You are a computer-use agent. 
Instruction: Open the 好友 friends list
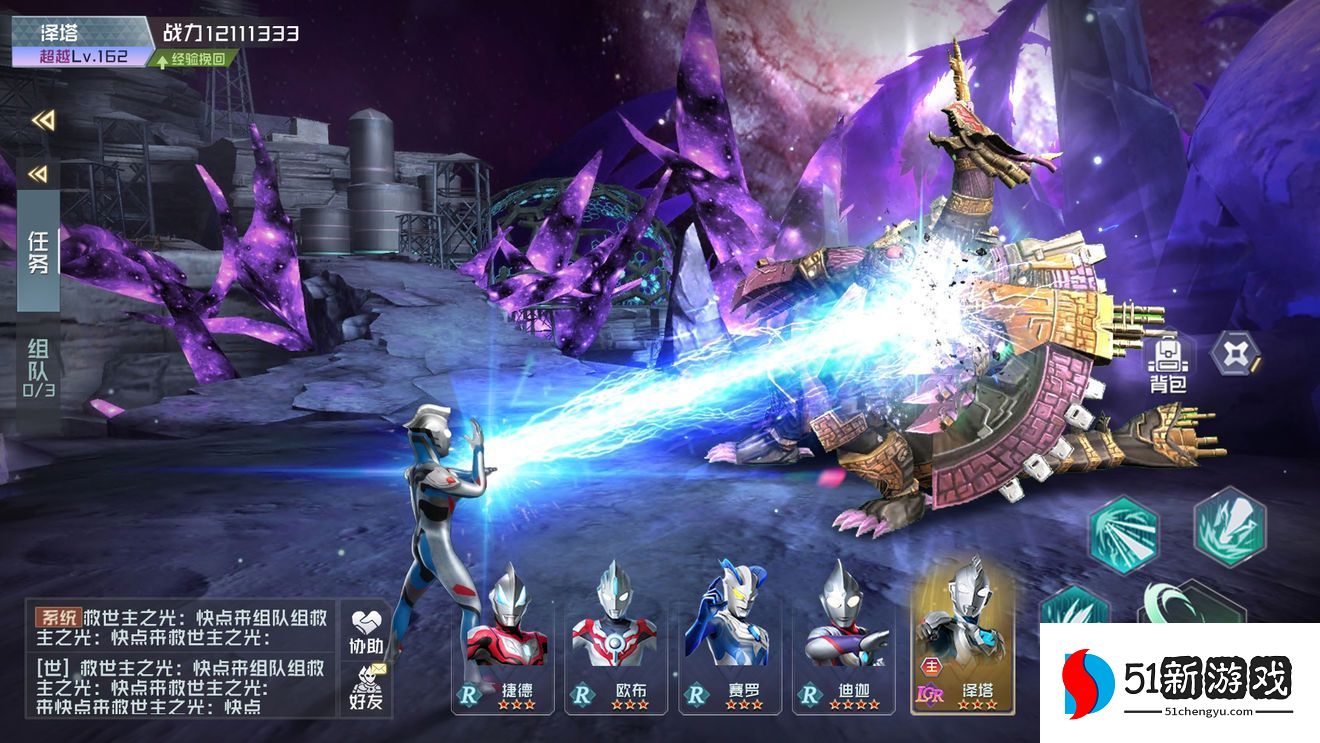tap(366, 688)
